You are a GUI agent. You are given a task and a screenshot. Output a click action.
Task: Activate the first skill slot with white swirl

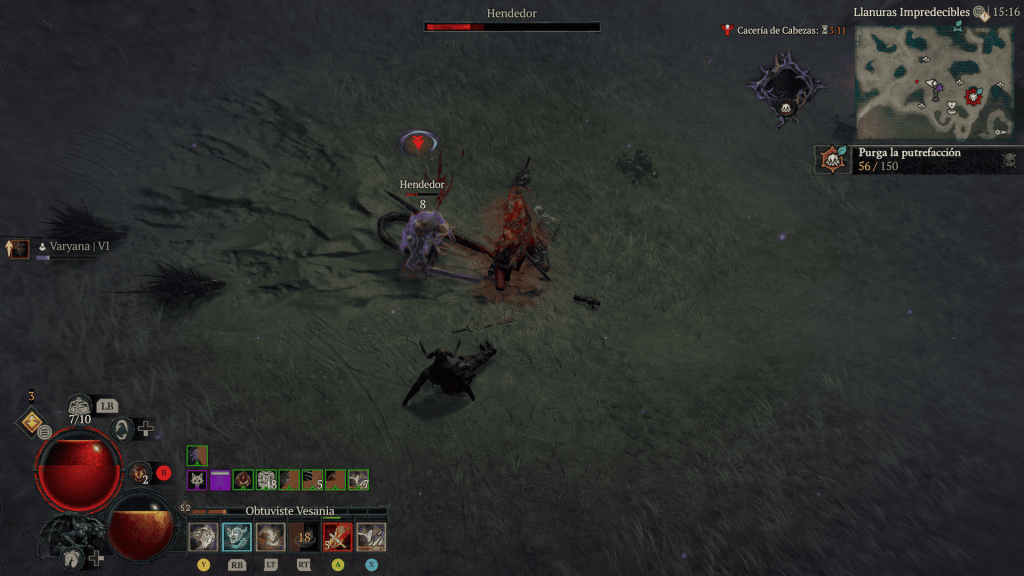[203, 537]
